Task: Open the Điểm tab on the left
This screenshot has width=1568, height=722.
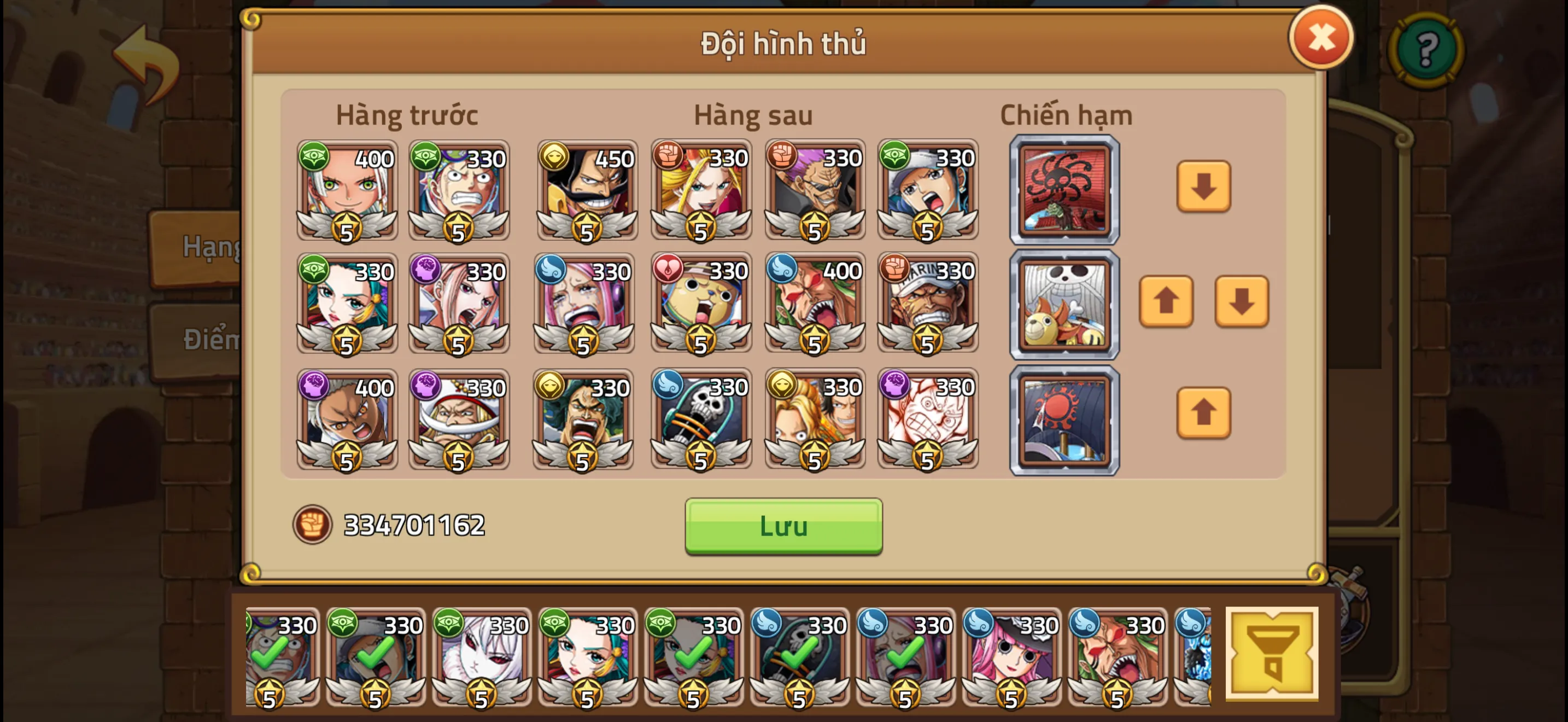Action: 204,341
